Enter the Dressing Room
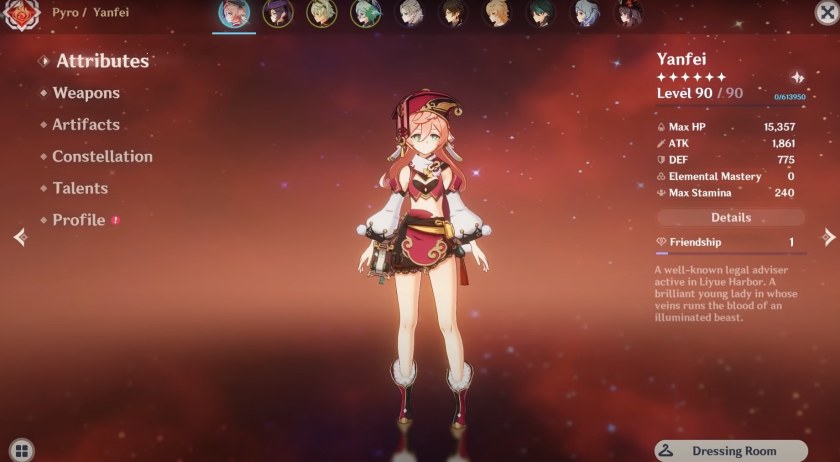The height and width of the screenshot is (462, 840). [731, 451]
